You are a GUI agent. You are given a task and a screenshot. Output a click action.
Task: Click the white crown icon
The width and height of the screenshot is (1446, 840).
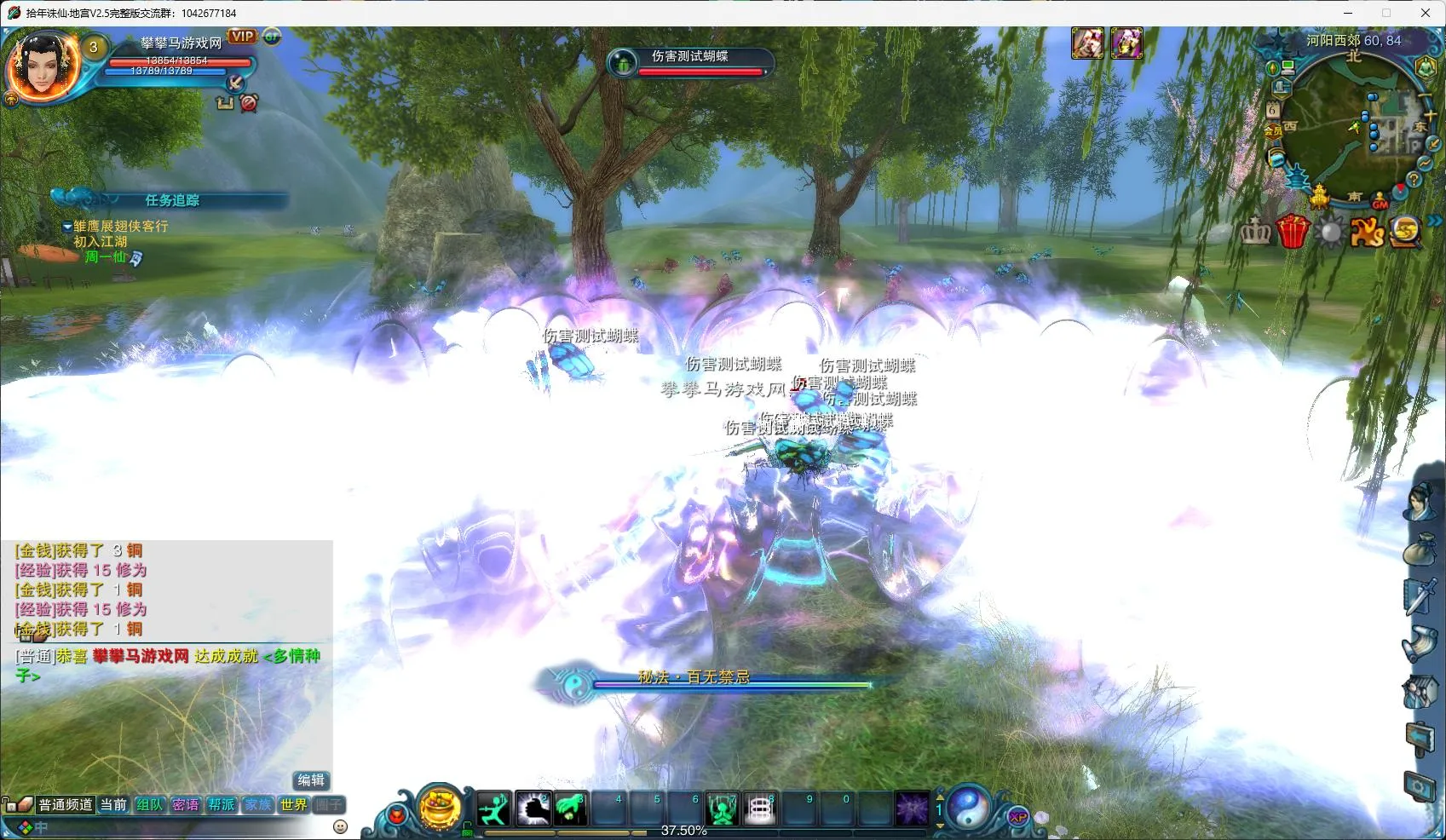[1254, 231]
